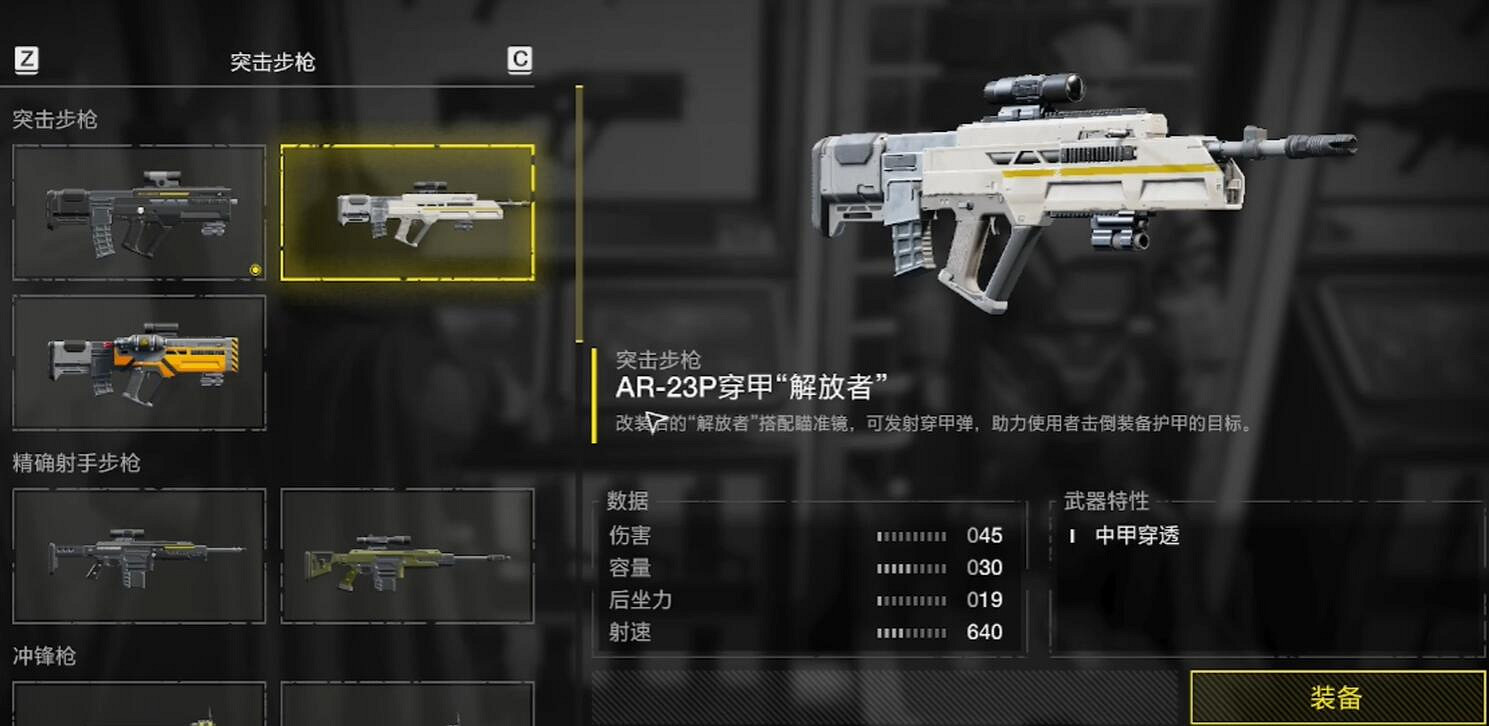Image resolution: width=1489 pixels, height=726 pixels.
Task: Select the orange concussive rifle thumbnail
Action: click(x=138, y=364)
